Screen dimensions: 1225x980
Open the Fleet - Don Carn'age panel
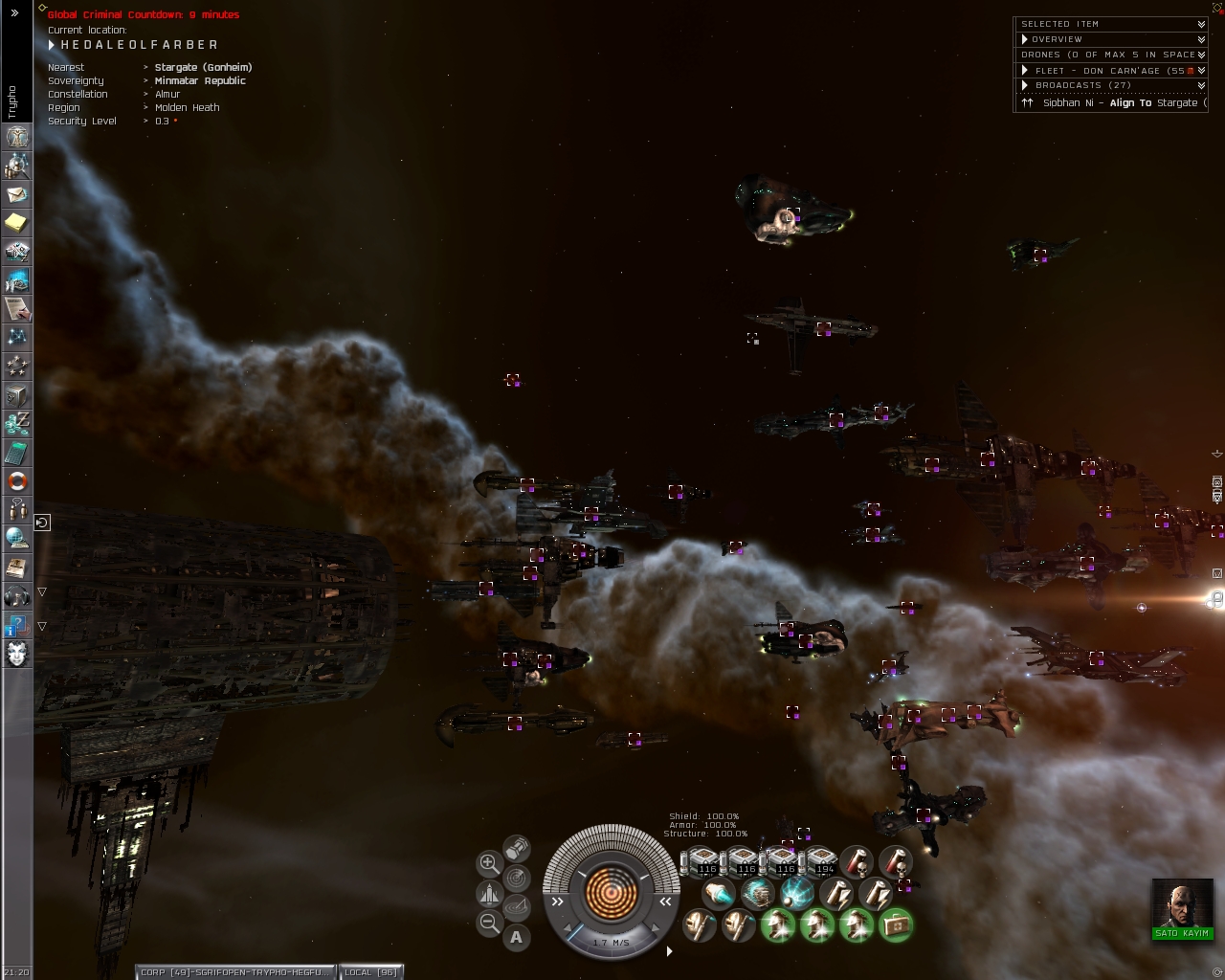coord(1110,70)
